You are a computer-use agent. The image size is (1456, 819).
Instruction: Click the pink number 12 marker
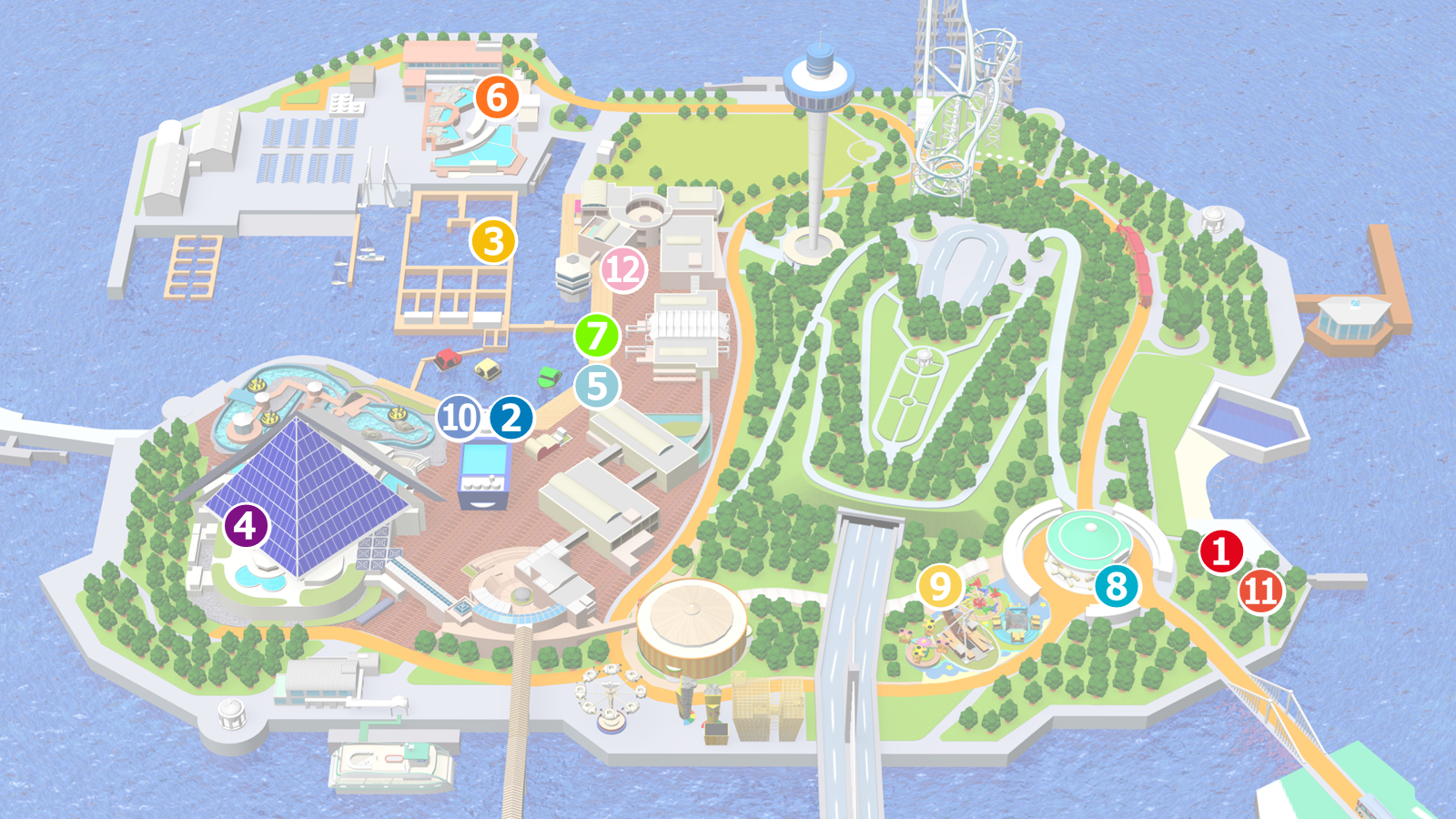(623, 270)
